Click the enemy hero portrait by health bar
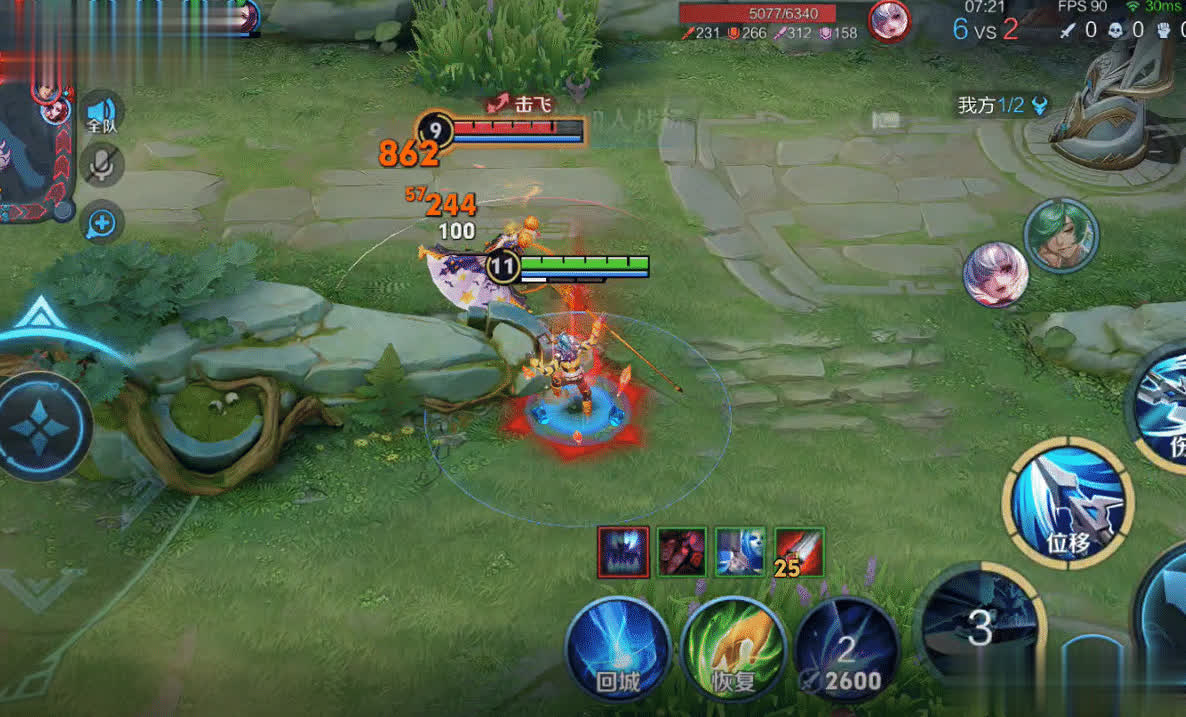The width and height of the screenshot is (1186, 717). pos(888,21)
